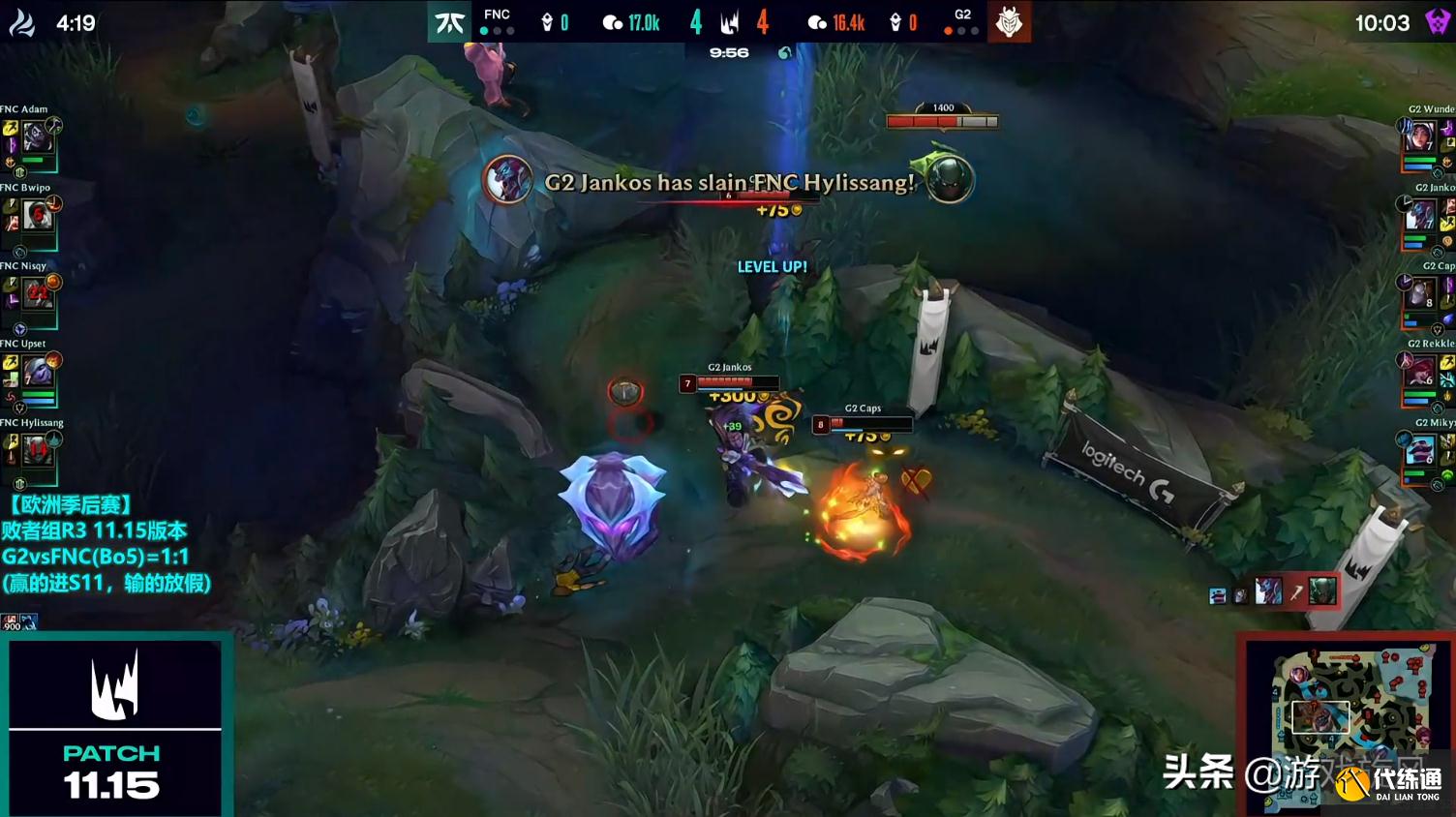Click the 1400 health bar above the monster

pyautogui.click(x=941, y=119)
